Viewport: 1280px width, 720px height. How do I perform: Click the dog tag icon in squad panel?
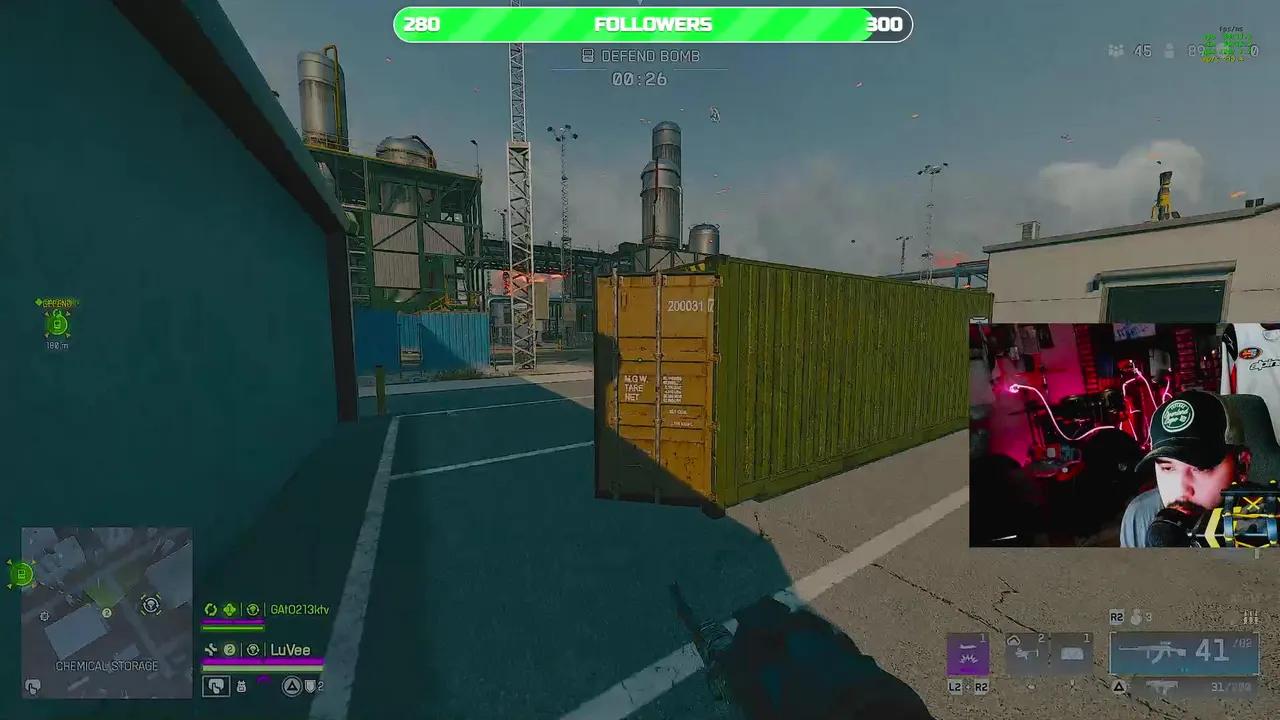tap(241, 686)
